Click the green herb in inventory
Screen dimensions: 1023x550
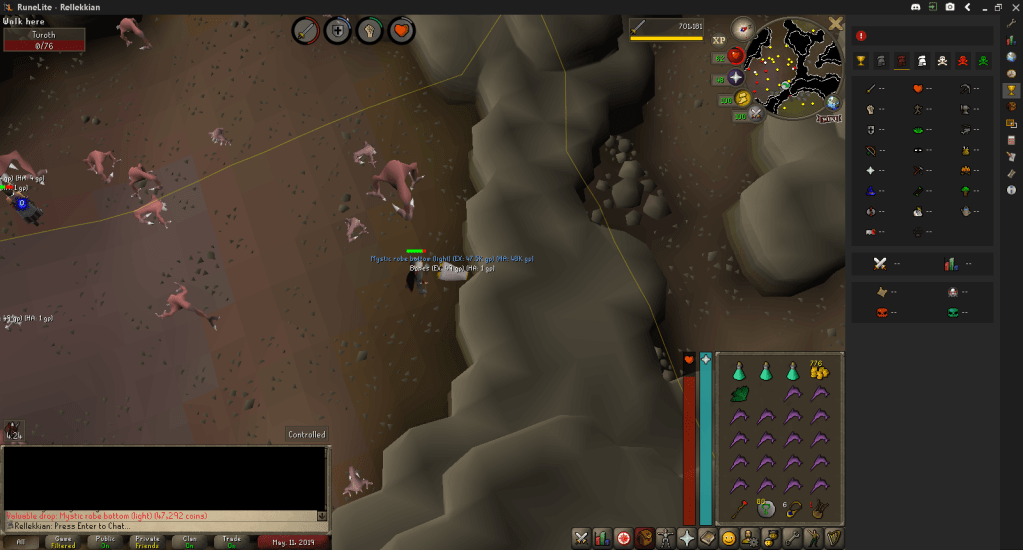coord(740,395)
